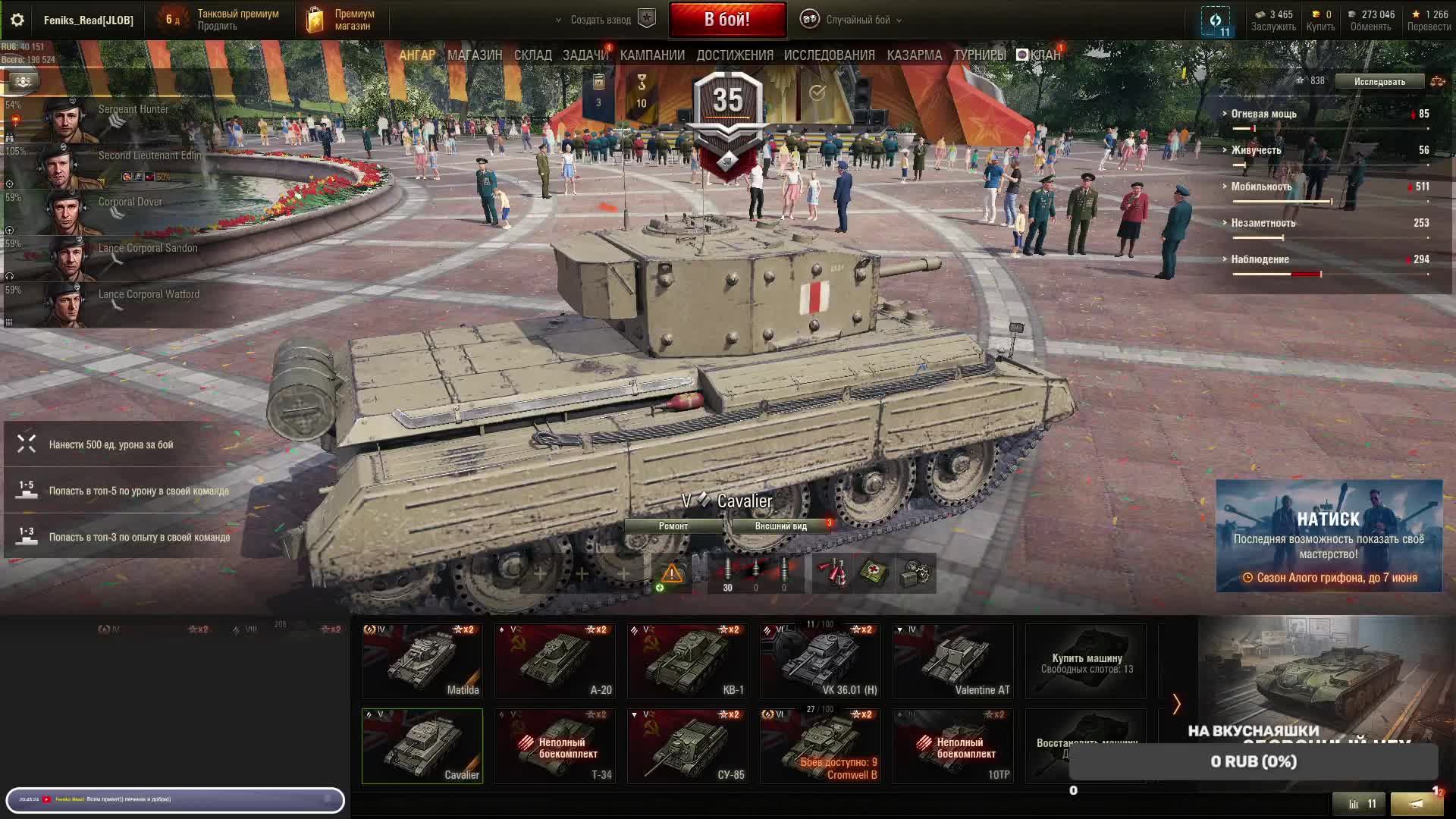Click the Ремонт button under Cavalier
The height and width of the screenshot is (819, 1456).
tap(673, 526)
